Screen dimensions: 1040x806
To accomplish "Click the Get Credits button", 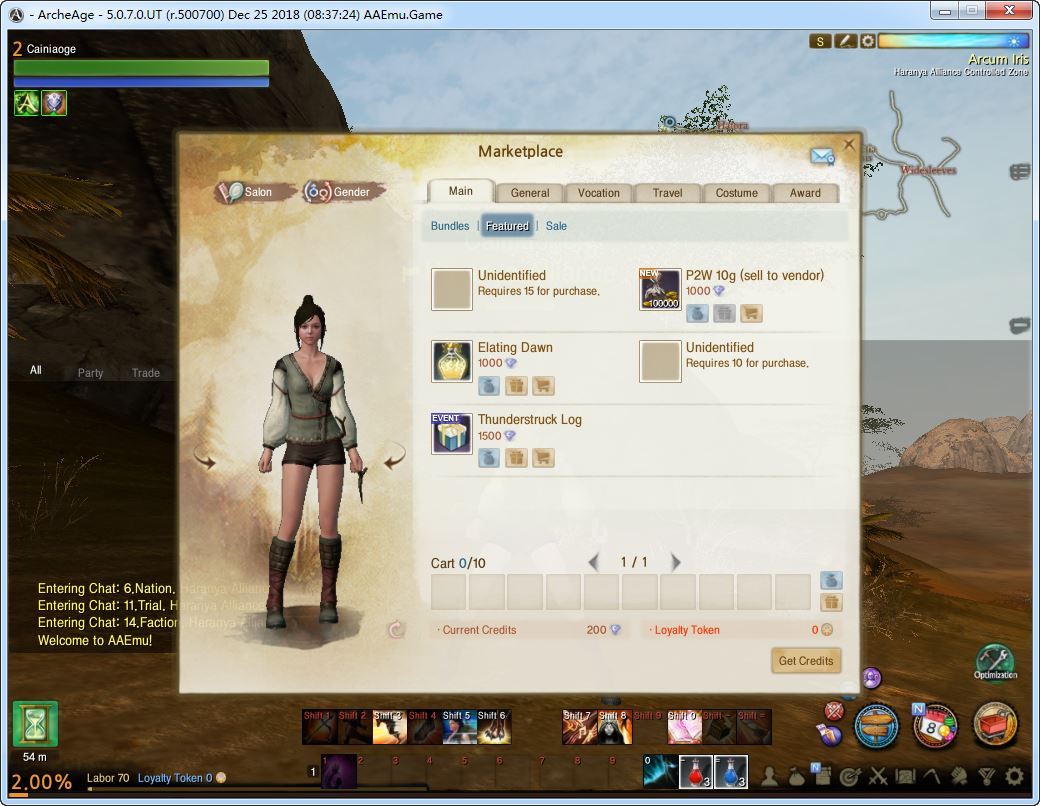I will 805,661.
